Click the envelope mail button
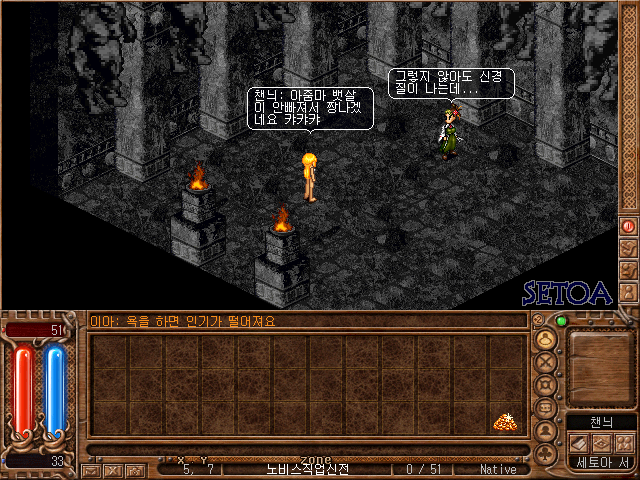This screenshot has width=640, height=480. pyautogui.click(x=92, y=469)
